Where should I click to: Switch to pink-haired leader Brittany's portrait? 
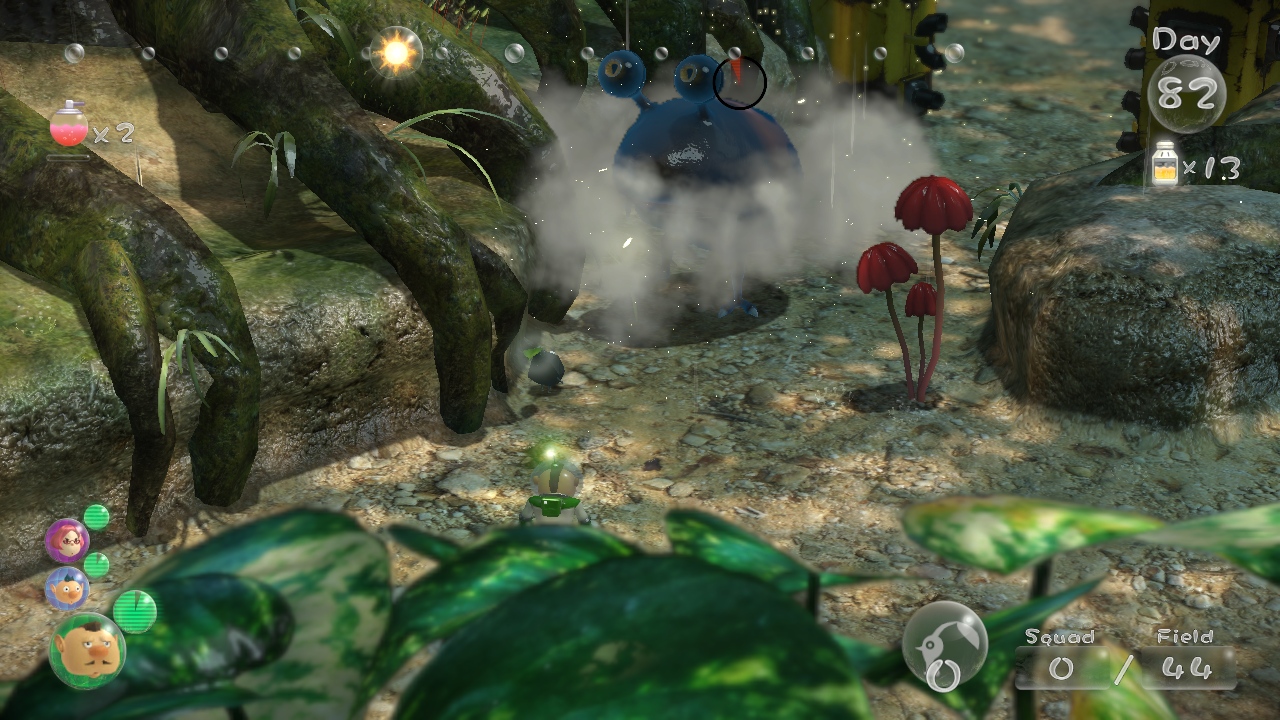pos(67,541)
